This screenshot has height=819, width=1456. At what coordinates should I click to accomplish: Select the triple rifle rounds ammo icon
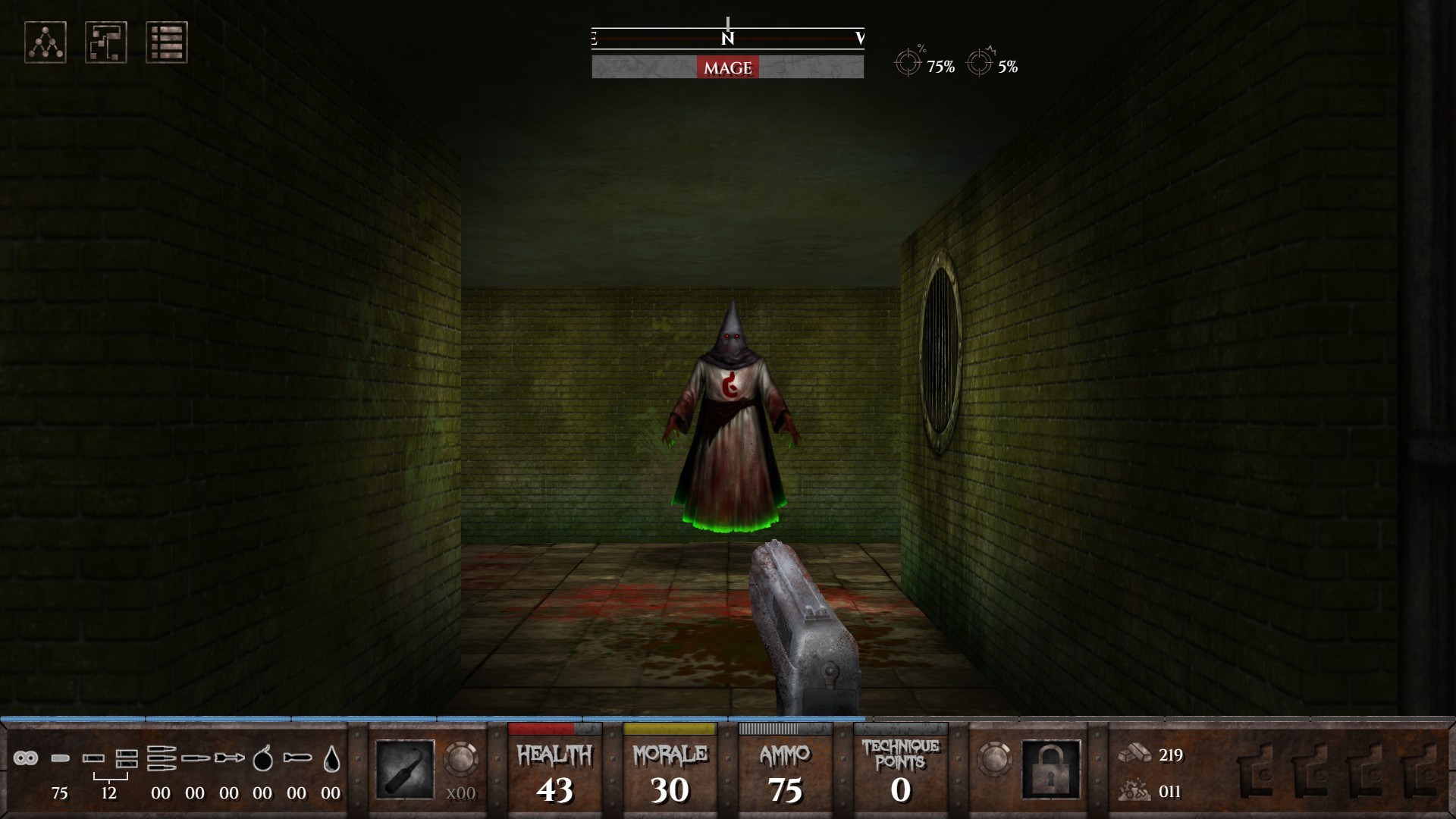pos(161,758)
